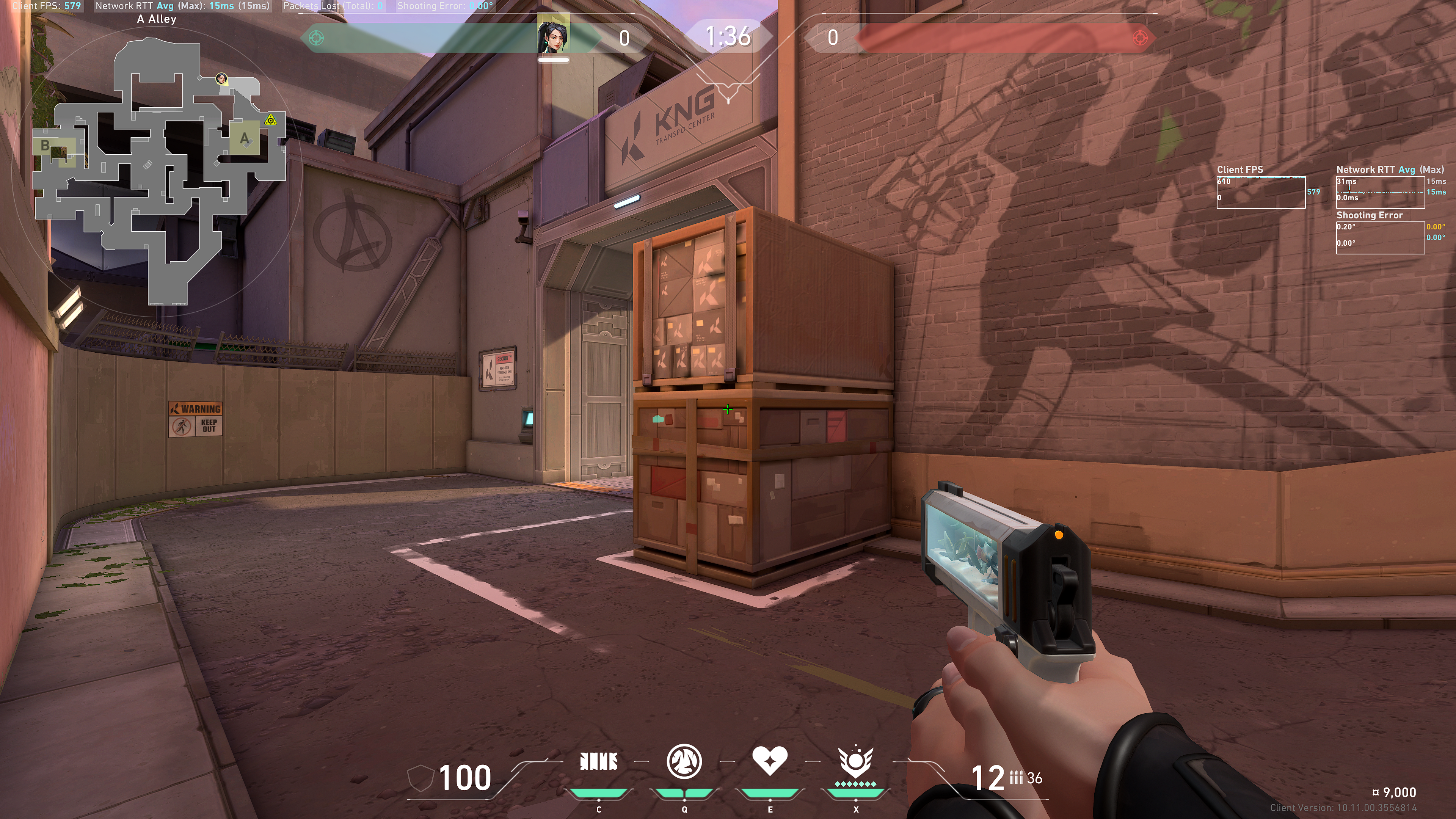
Task: Click the red enemy team emblem
Action: (1140, 38)
